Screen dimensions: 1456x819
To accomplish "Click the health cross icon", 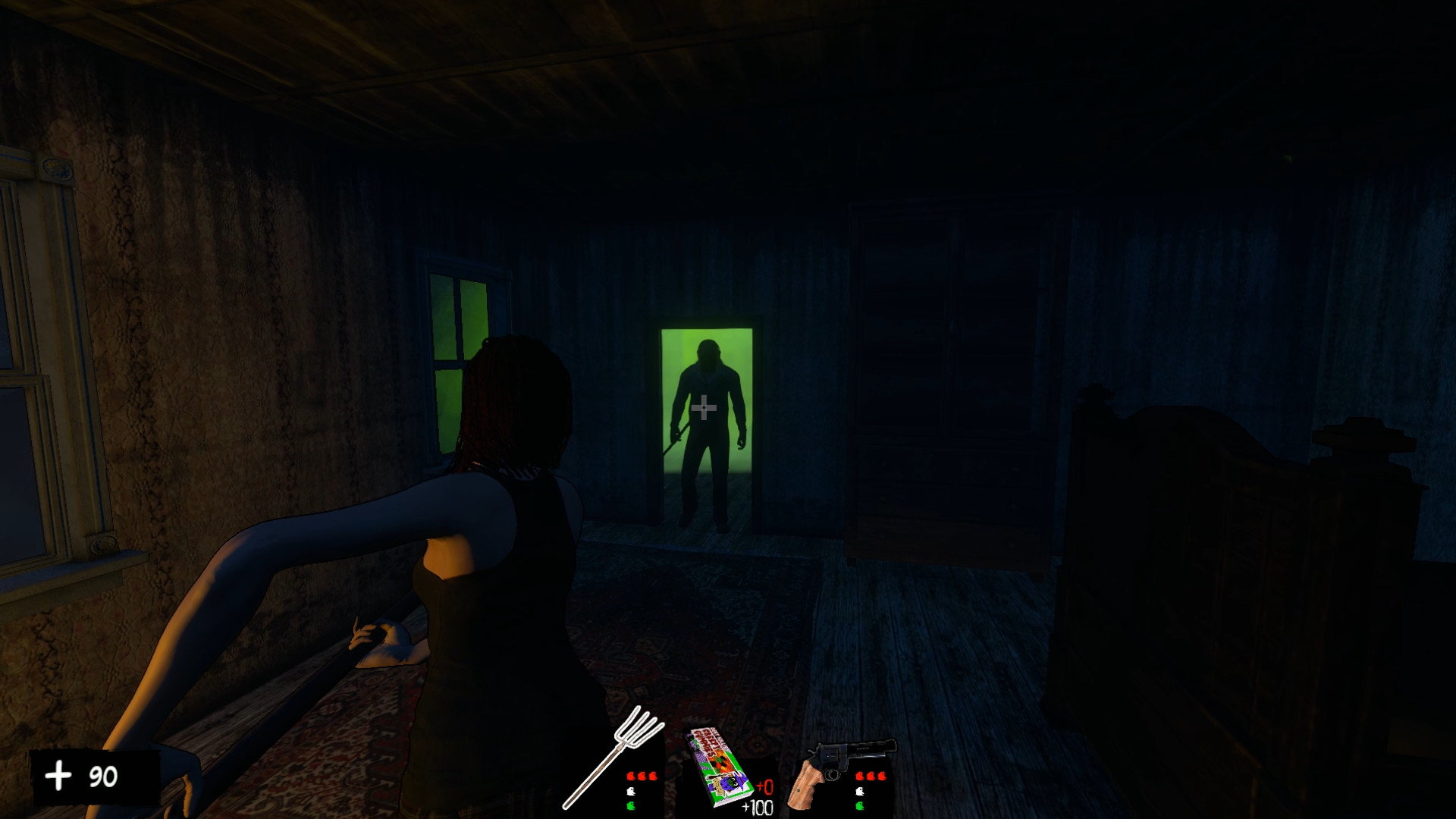I will tap(58, 776).
